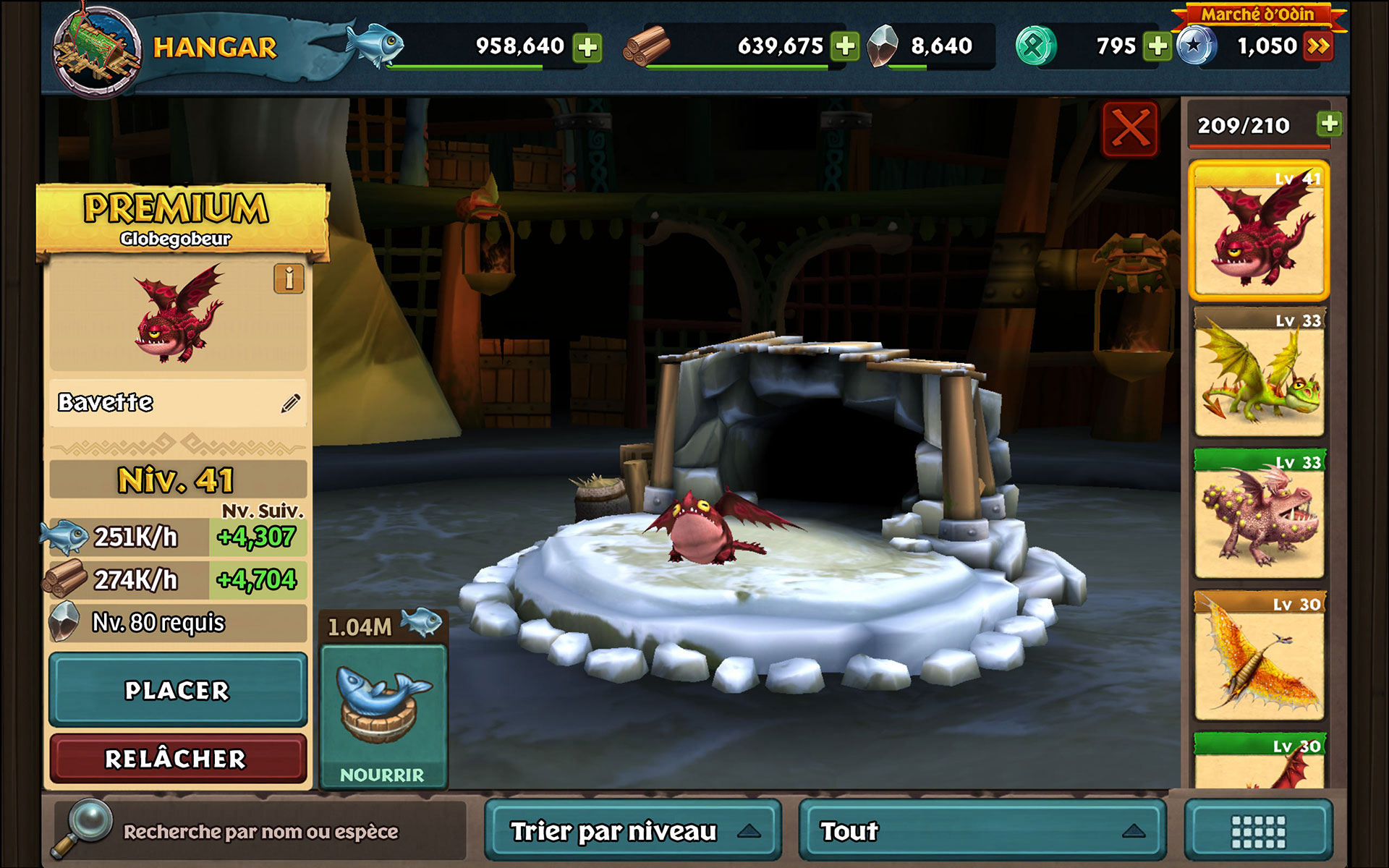Viewport: 1389px width, 868px height.
Task: Open Marché d'Odin arrow button
Action: click(x=1318, y=47)
